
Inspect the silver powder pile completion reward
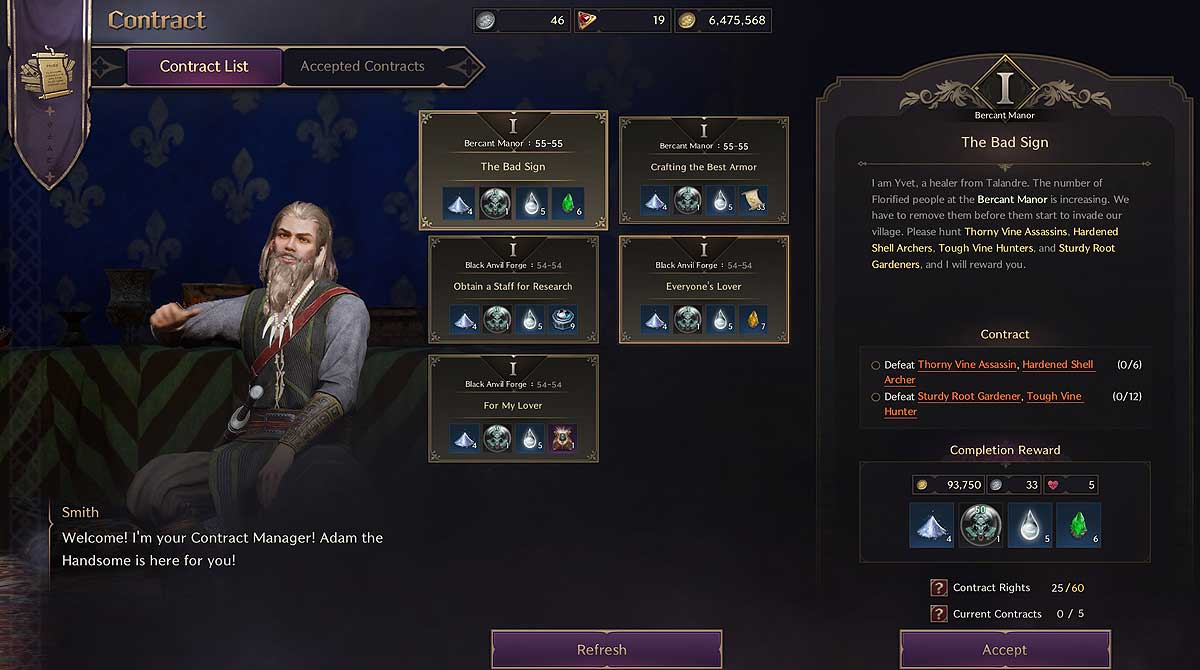[x=932, y=525]
